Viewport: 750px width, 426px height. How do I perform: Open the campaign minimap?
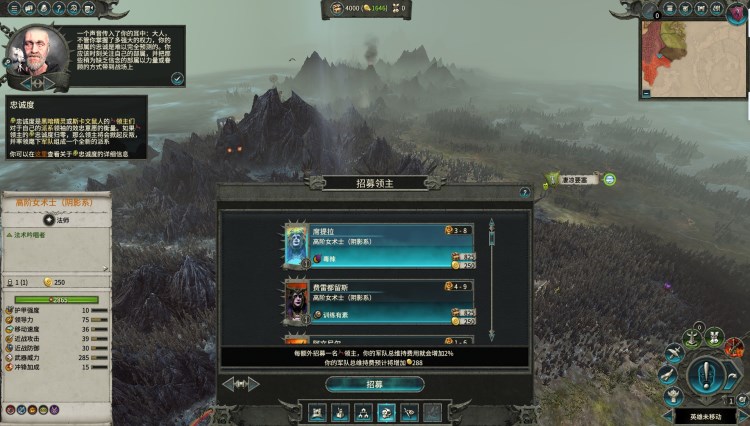click(694, 56)
